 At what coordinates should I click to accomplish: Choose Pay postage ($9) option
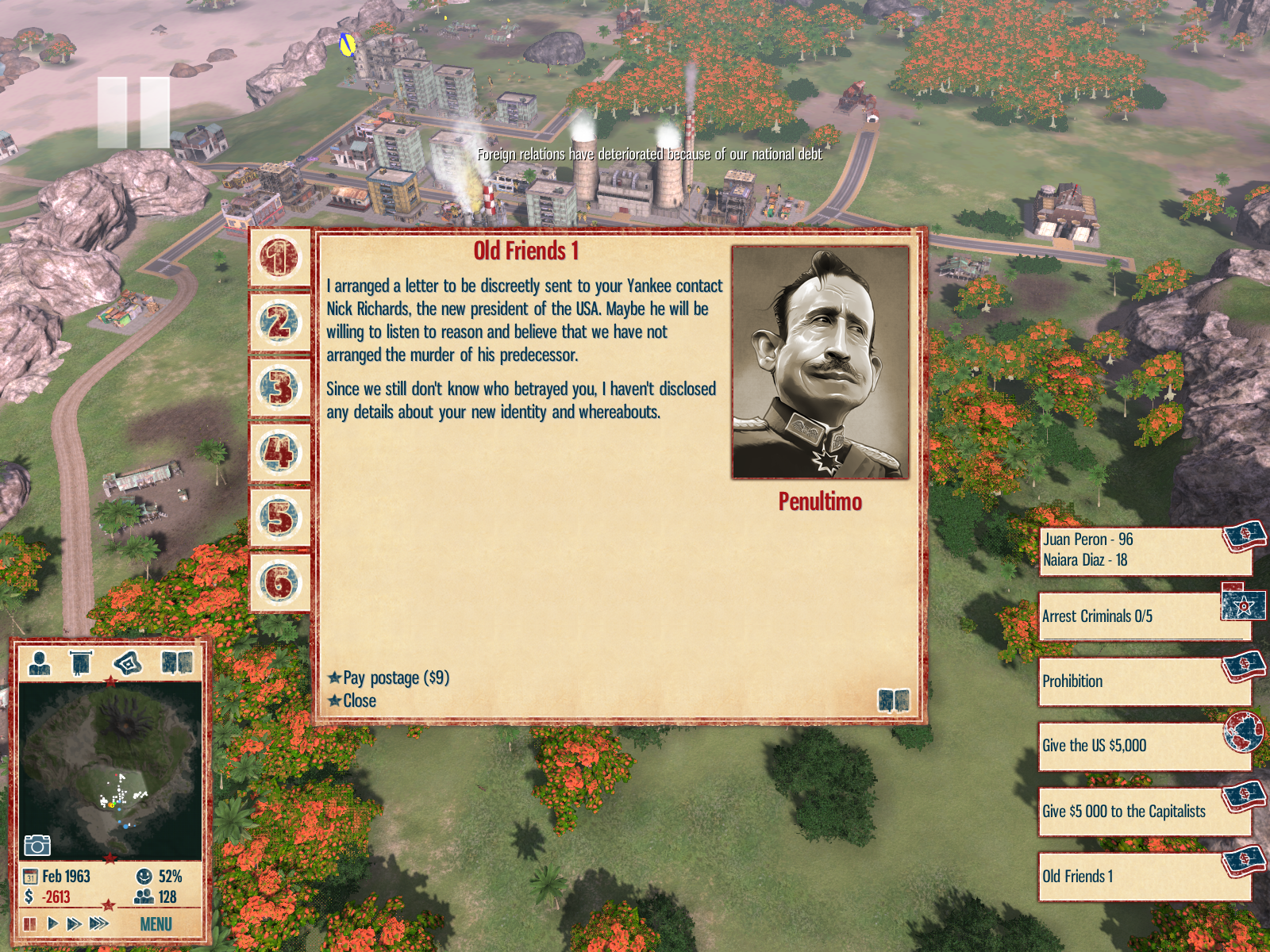click(x=394, y=678)
